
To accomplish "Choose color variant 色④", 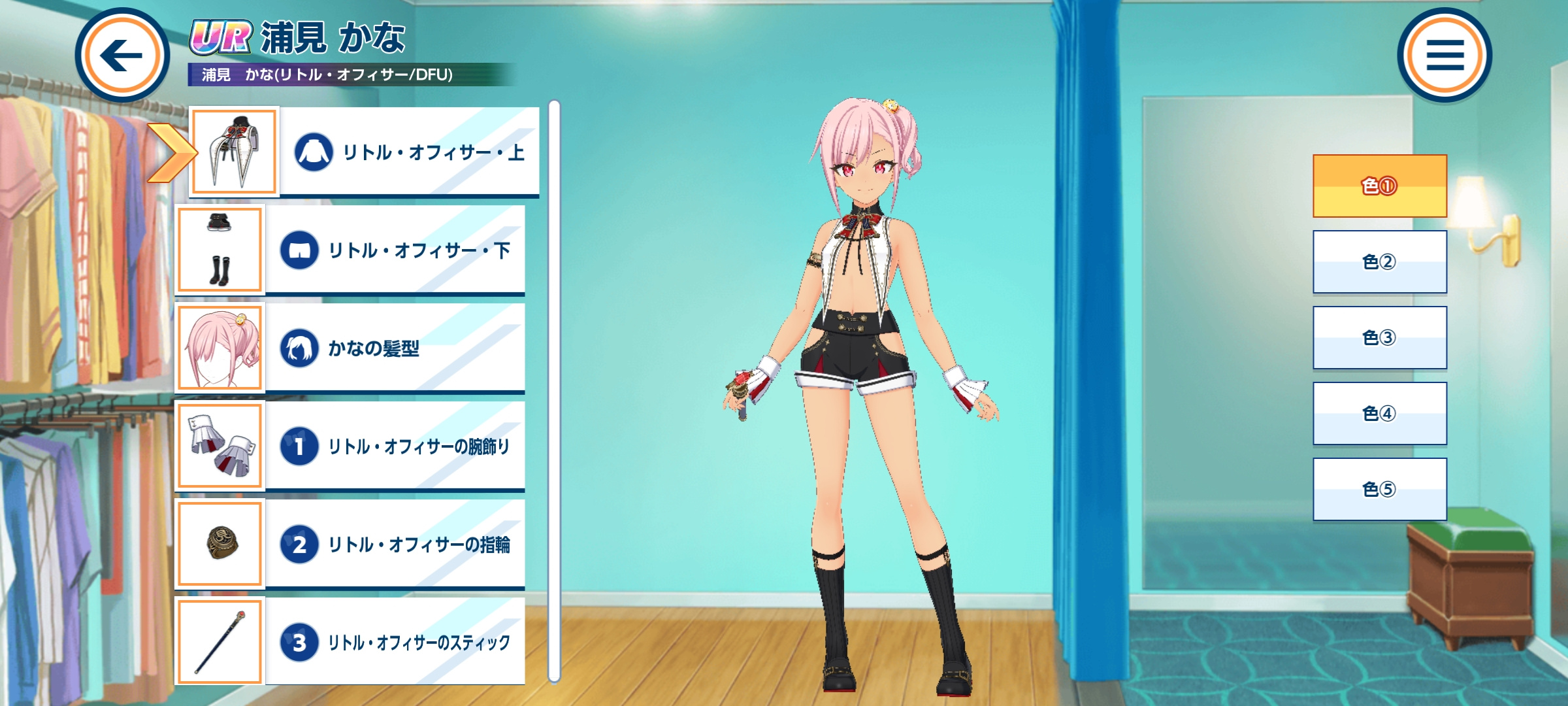I will point(1380,414).
